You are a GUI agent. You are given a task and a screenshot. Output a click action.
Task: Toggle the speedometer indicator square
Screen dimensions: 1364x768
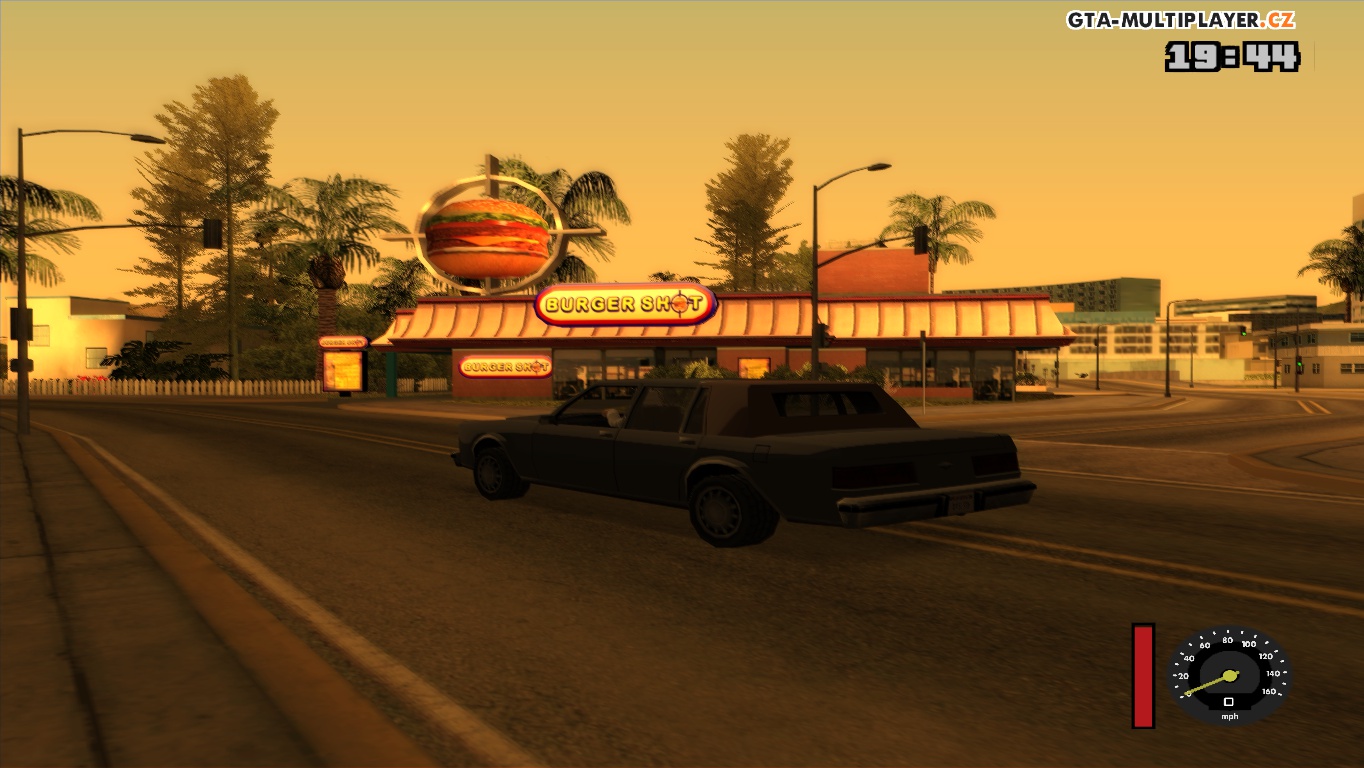[x=1229, y=701]
